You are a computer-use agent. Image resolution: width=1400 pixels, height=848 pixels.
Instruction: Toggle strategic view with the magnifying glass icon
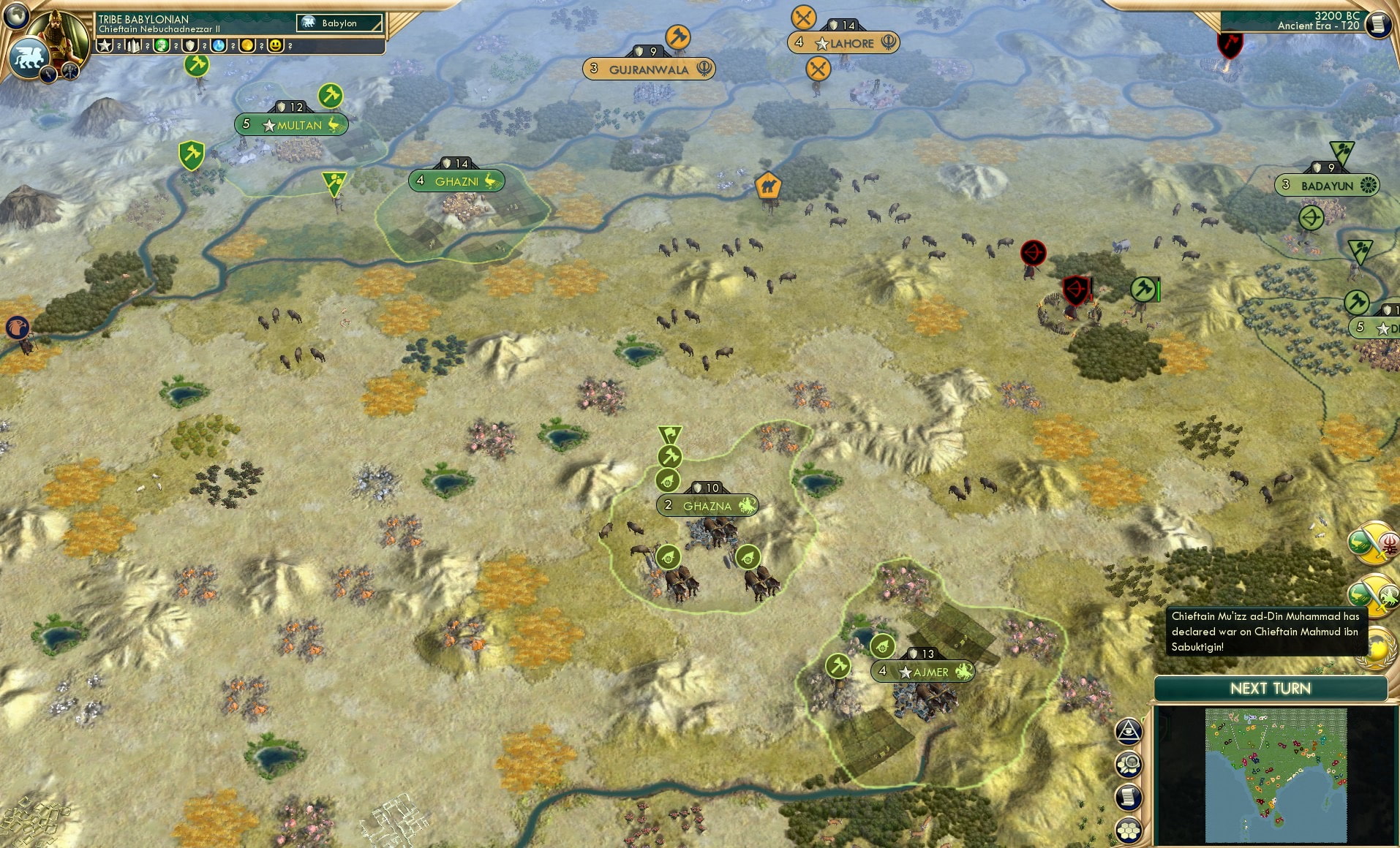pyautogui.click(x=1129, y=763)
